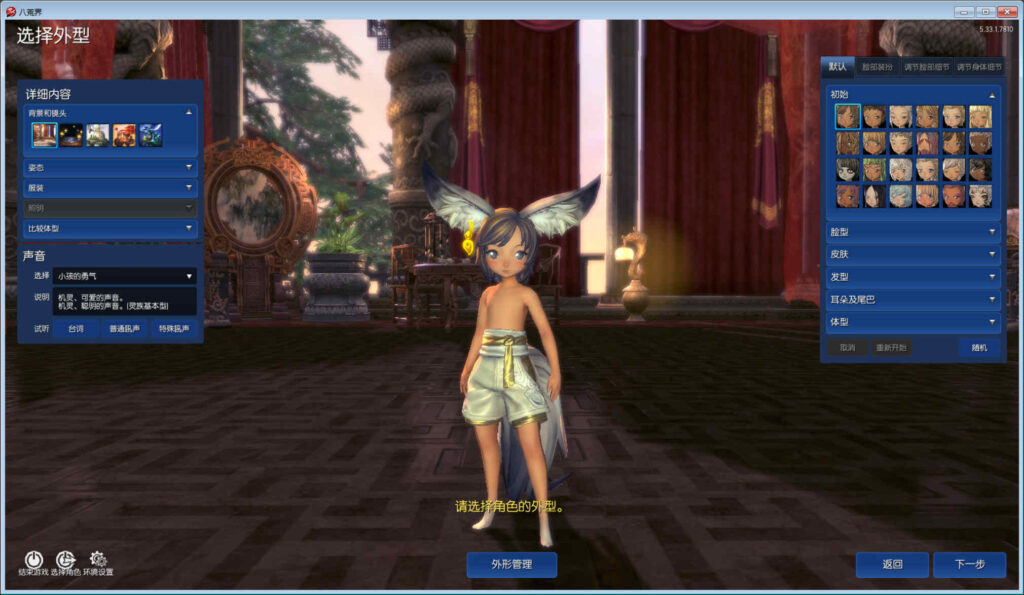Go back with the 返回 button

click(892, 565)
